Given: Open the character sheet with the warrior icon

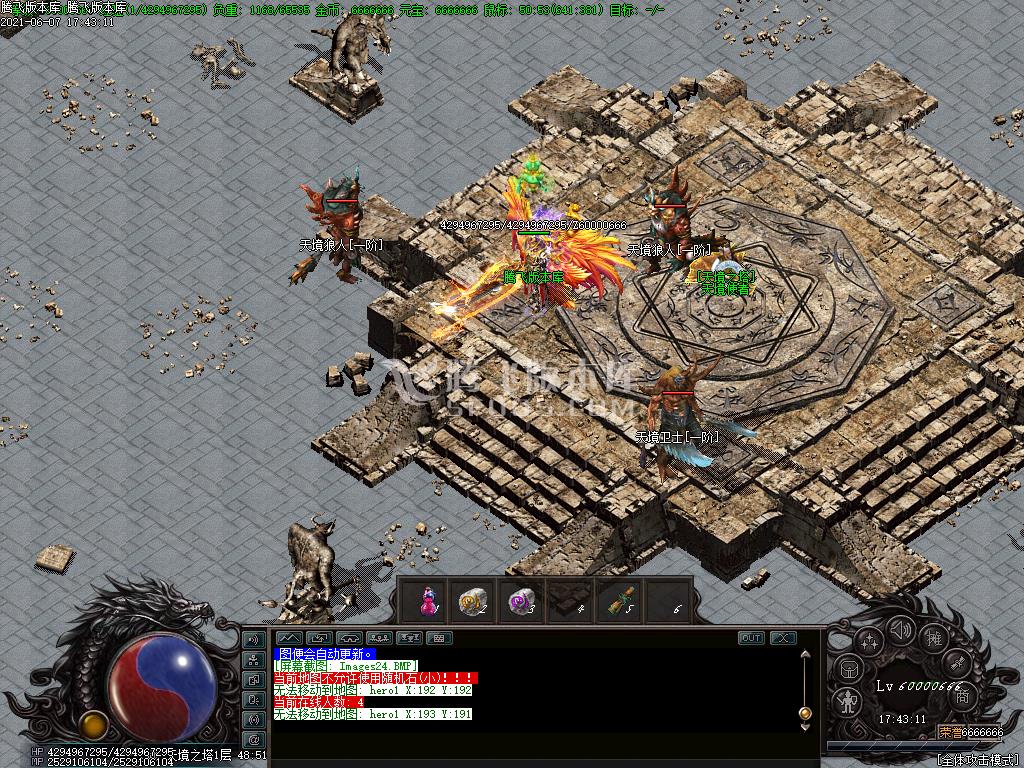Looking at the screenshot, I should [847, 701].
